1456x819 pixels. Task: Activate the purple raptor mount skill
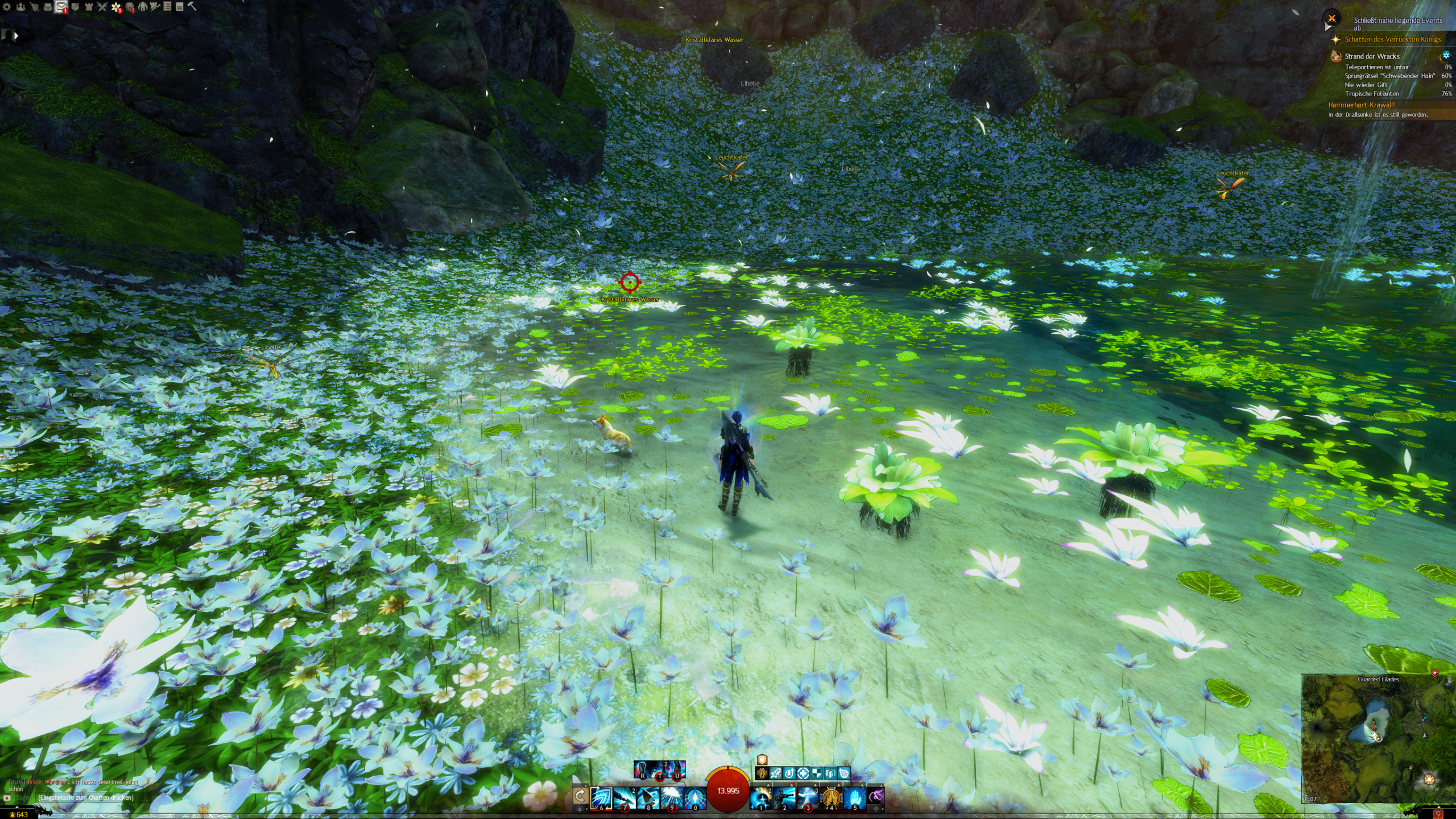[x=876, y=796]
